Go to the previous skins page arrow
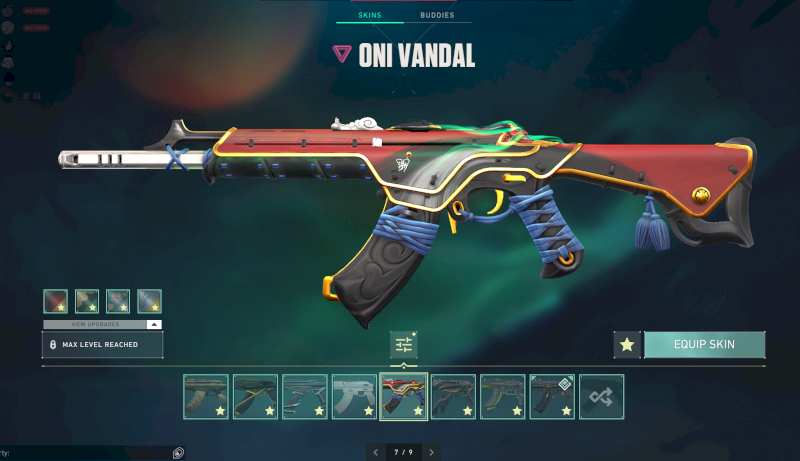 pyautogui.click(x=376, y=452)
